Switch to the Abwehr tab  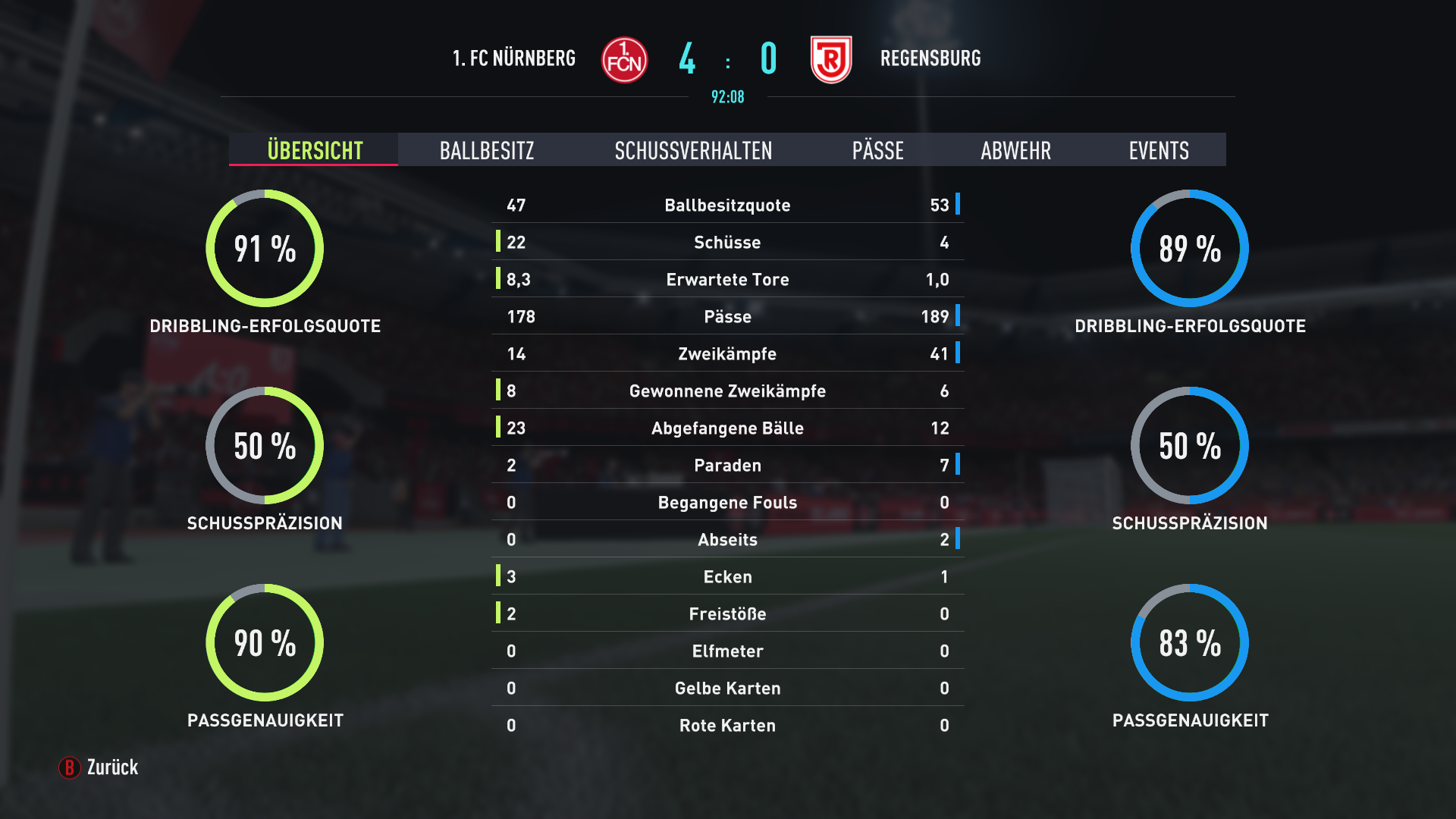pos(1015,150)
